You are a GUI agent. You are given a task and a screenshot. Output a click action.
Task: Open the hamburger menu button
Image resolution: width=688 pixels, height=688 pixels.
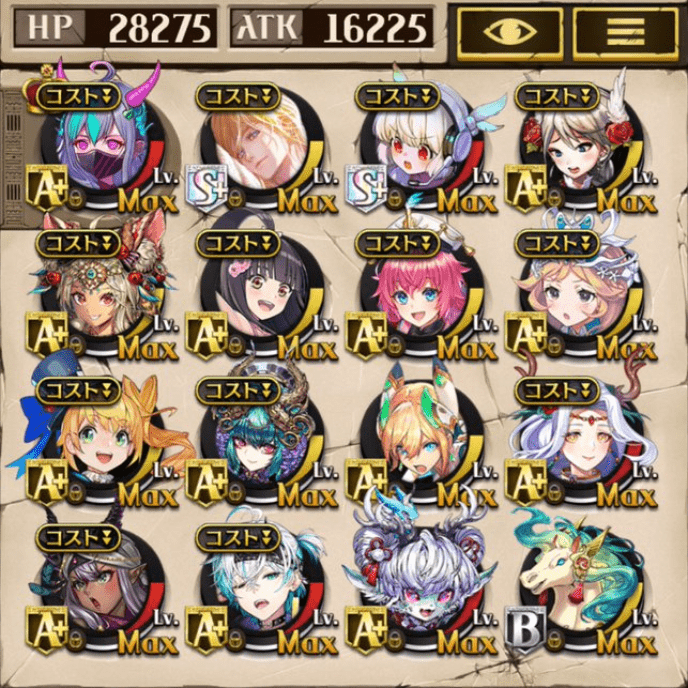click(x=625, y=32)
